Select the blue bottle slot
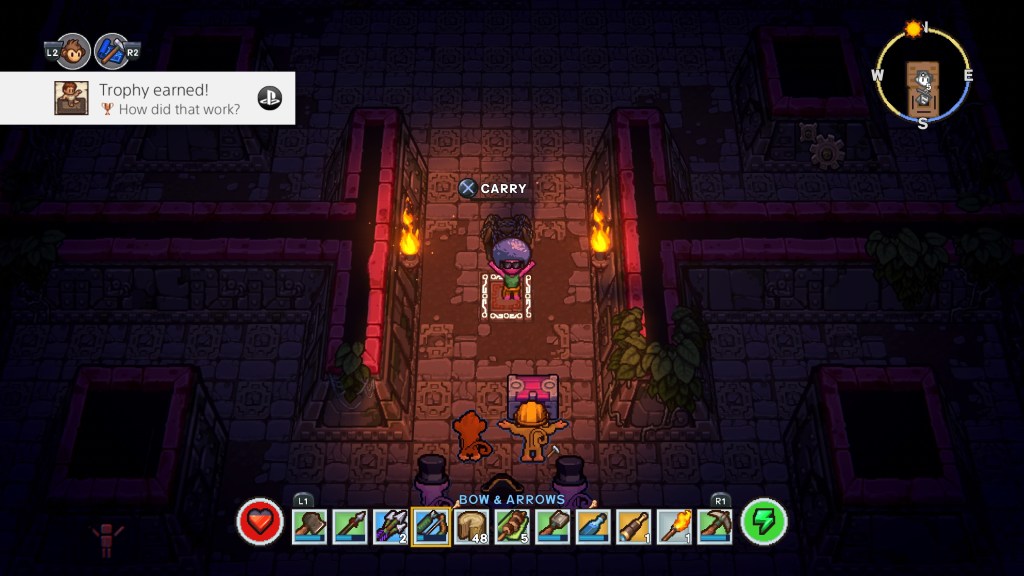The image size is (1024, 576). click(593, 526)
